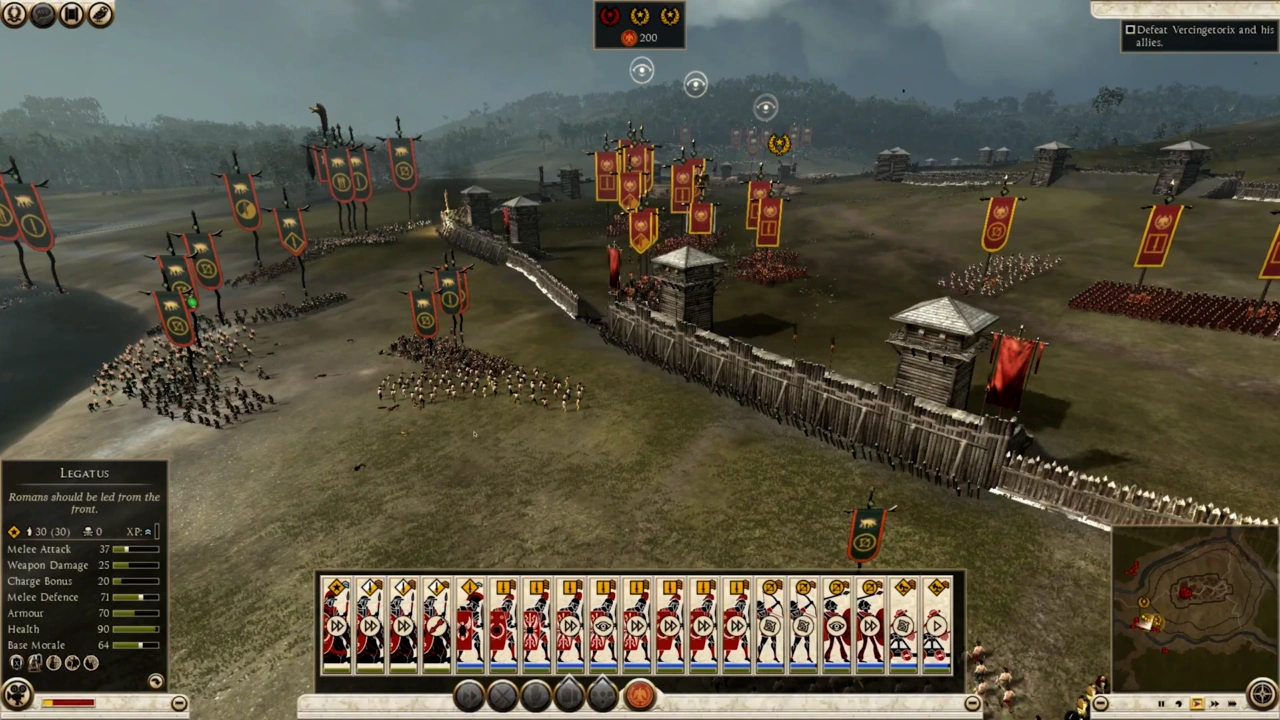Activate the red eagle special ability button
The width and height of the screenshot is (1280, 720).
[x=640, y=695]
